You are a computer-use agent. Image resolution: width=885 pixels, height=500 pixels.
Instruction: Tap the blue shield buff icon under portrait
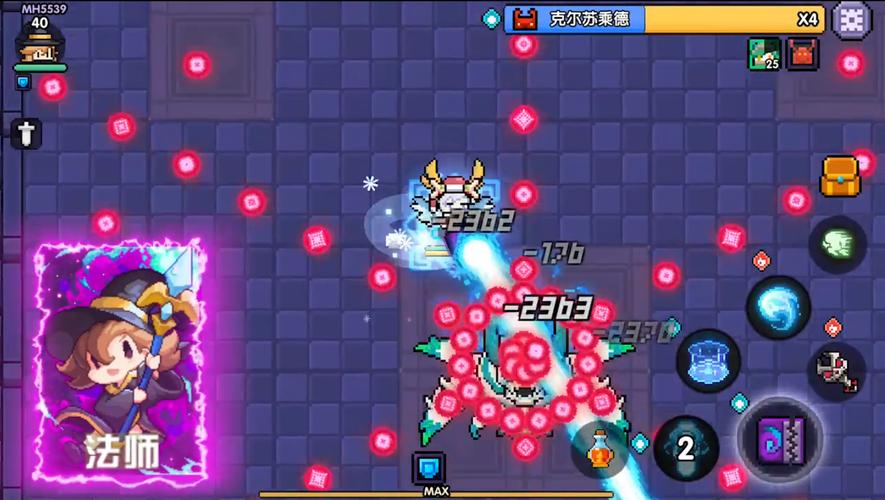coord(23,83)
